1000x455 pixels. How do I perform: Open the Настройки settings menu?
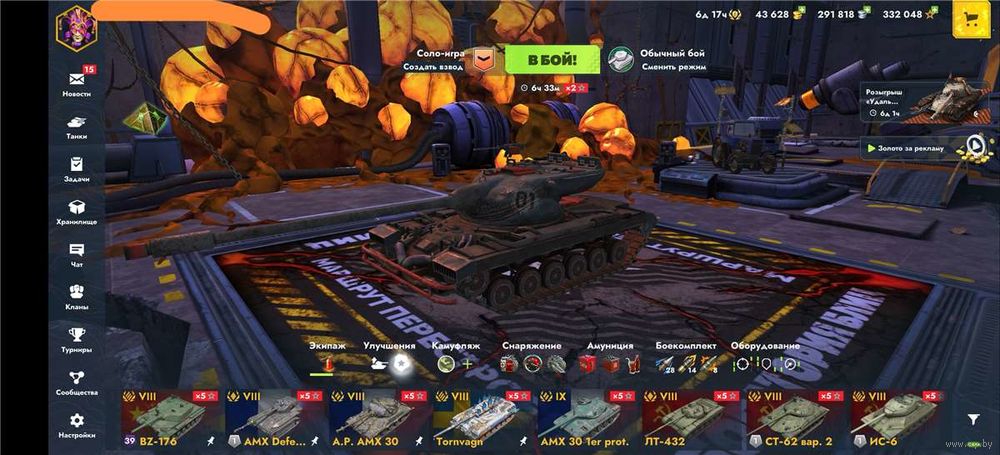pyautogui.click(x=76, y=426)
